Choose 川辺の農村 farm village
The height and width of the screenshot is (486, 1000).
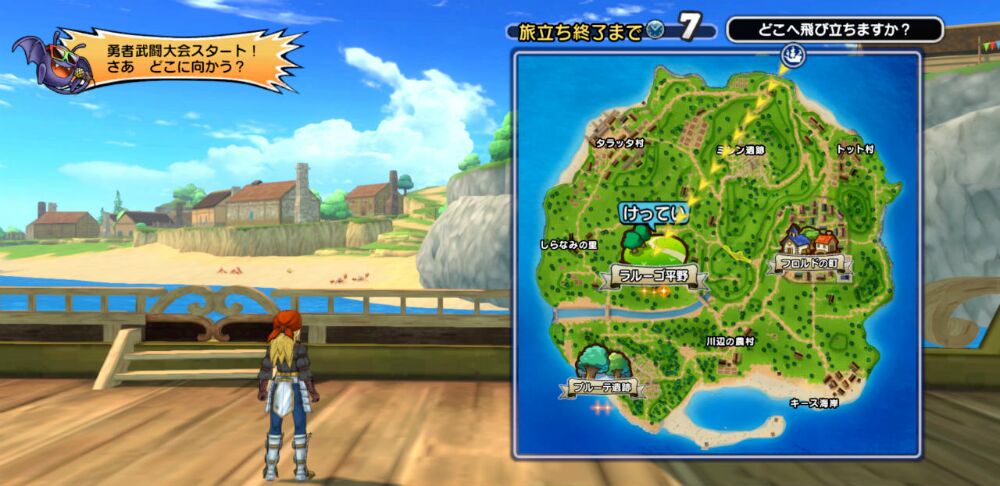pos(730,341)
